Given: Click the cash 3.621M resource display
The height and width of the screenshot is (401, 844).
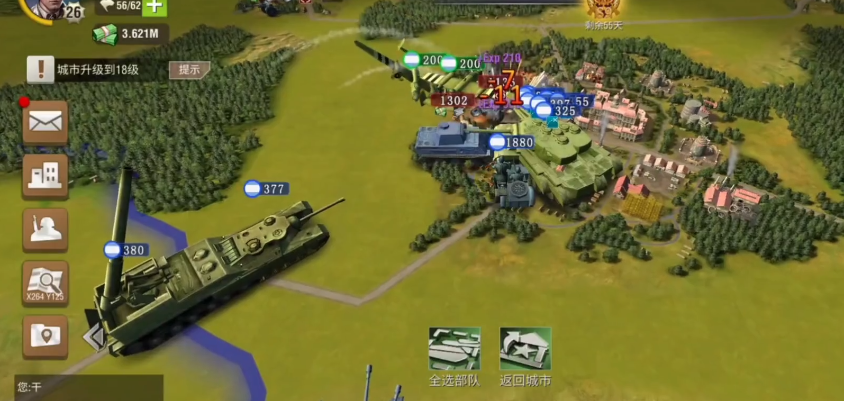Looking at the screenshot, I should click(132, 34).
